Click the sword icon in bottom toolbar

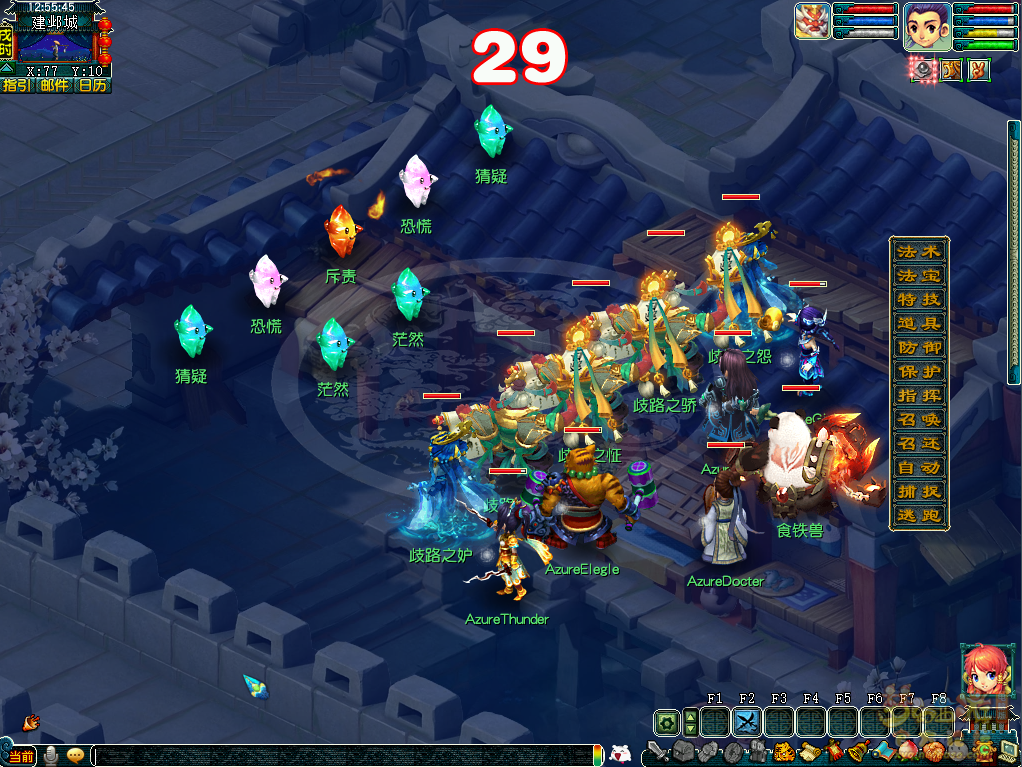point(657,752)
